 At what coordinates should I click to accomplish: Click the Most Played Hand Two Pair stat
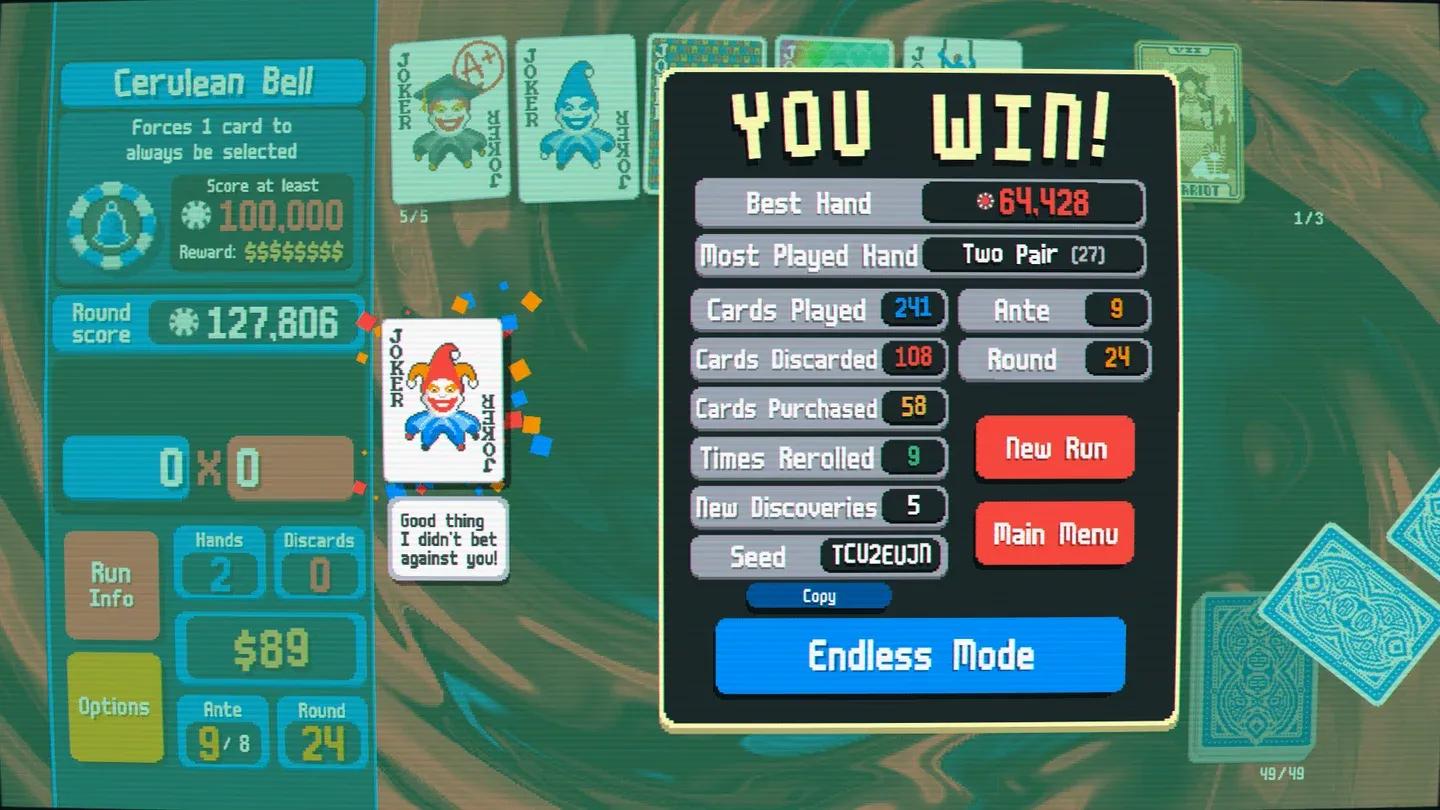tap(1033, 255)
